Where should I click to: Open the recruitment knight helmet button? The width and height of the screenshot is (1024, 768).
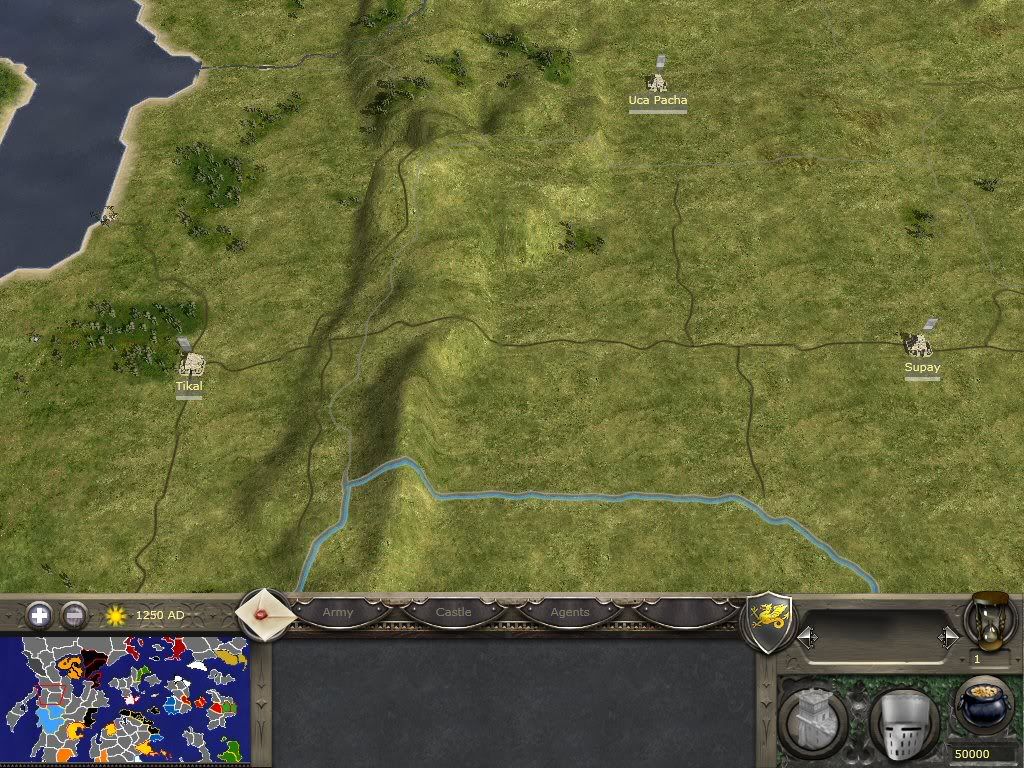(902, 720)
